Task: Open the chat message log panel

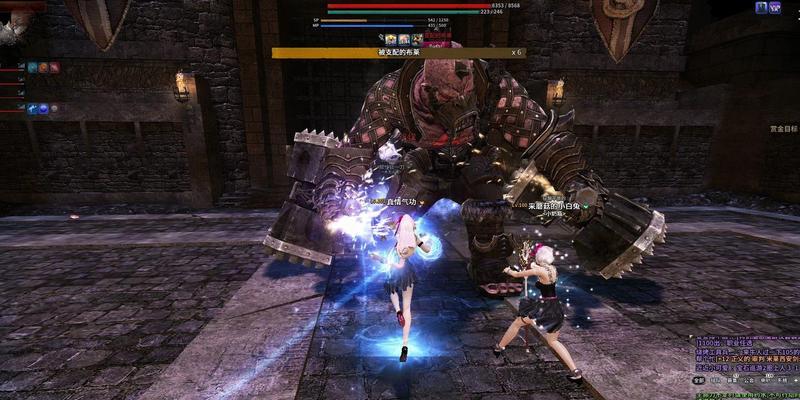Action: click(745, 357)
